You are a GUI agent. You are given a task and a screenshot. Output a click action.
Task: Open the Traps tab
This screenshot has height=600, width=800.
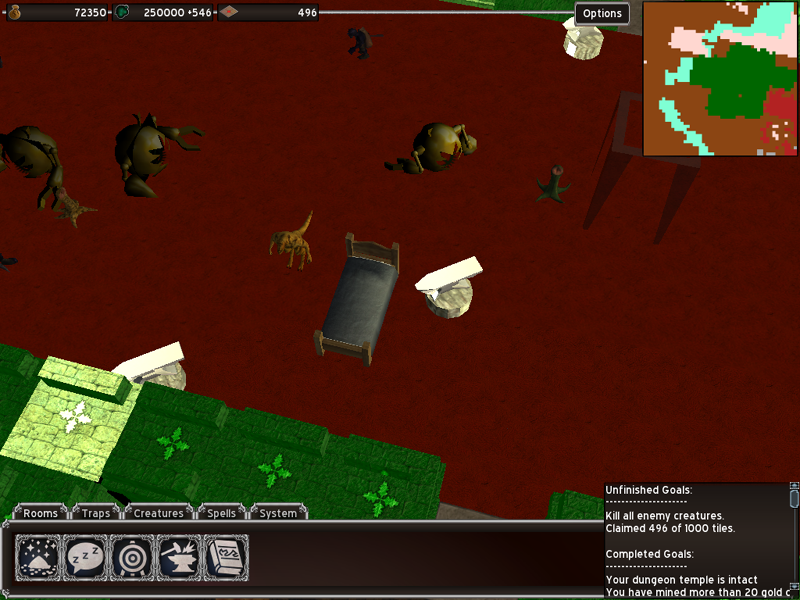point(97,513)
